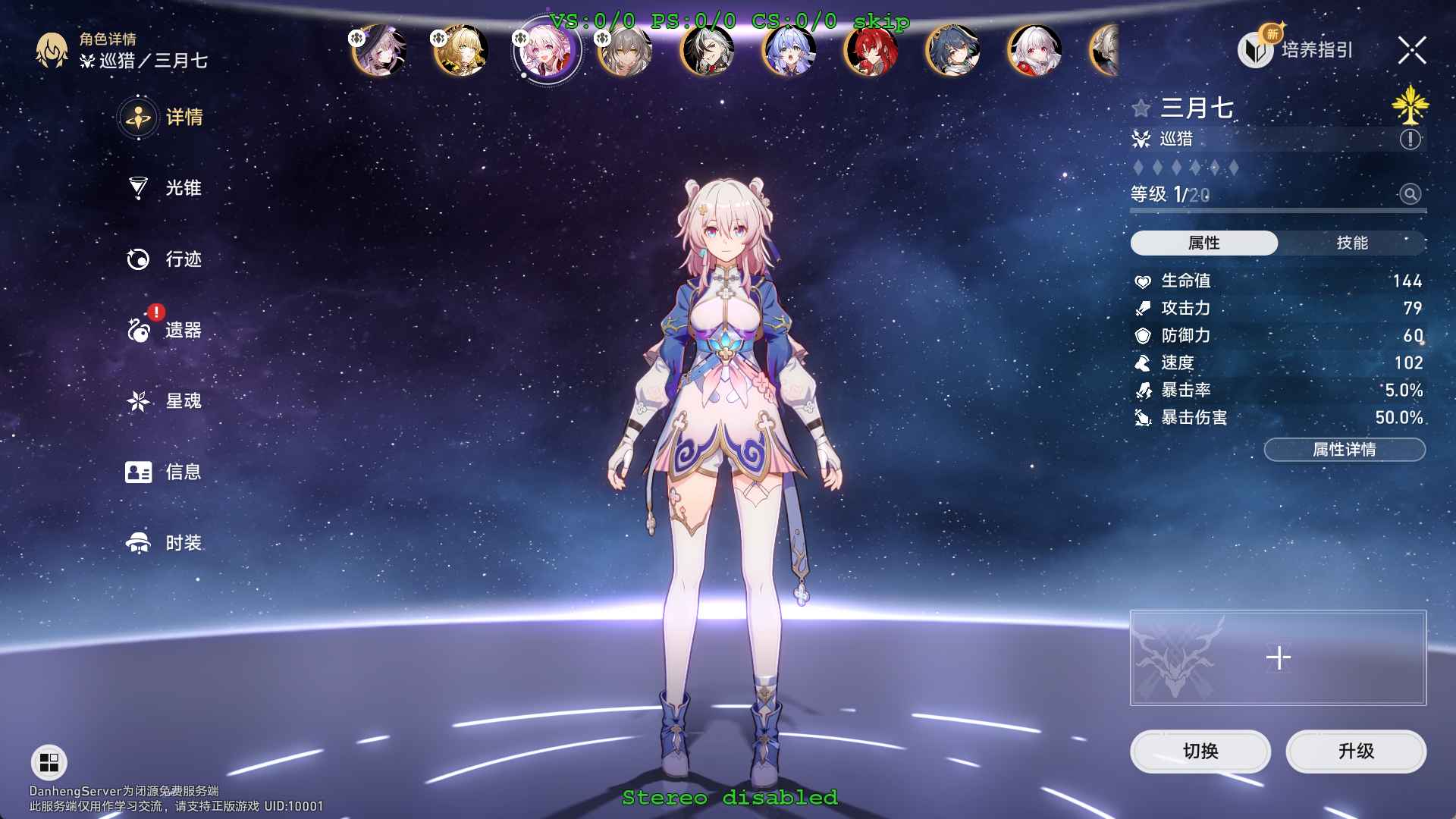The height and width of the screenshot is (819, 1456).
Task: Click the exclamation icon beside 巡猎 path
Action: (x=1408, y=139)
